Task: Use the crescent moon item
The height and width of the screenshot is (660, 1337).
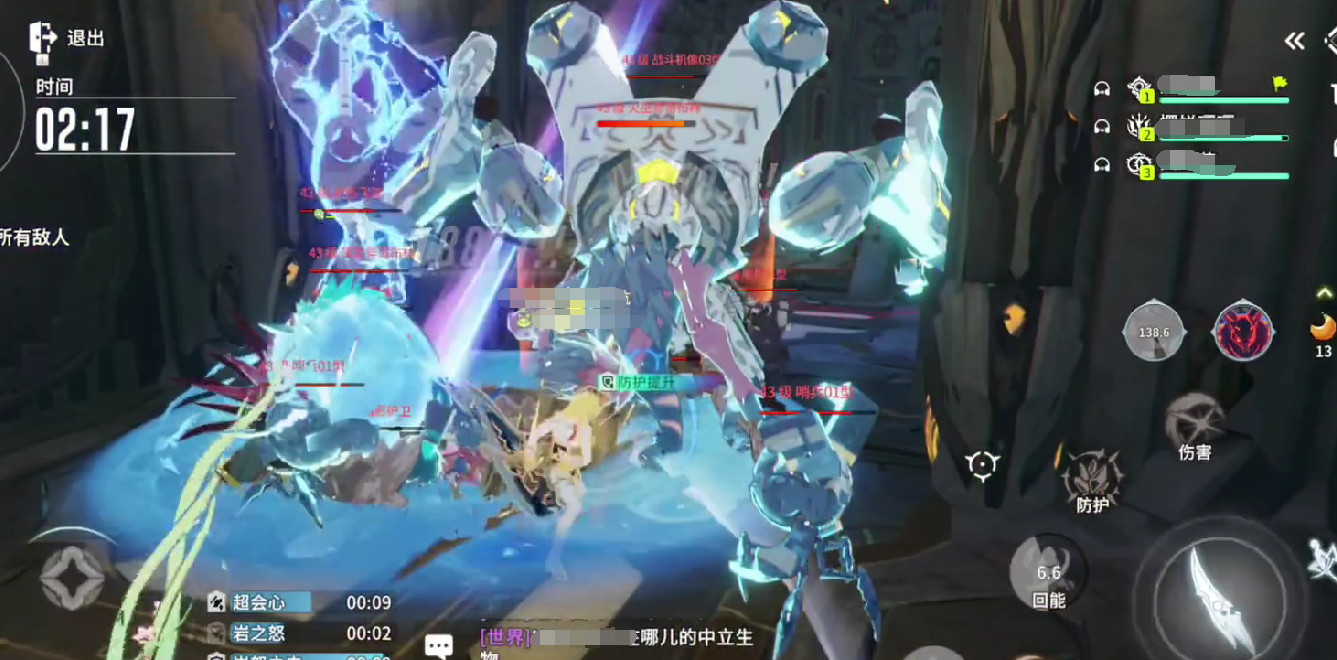Action: pos(1322,328)
